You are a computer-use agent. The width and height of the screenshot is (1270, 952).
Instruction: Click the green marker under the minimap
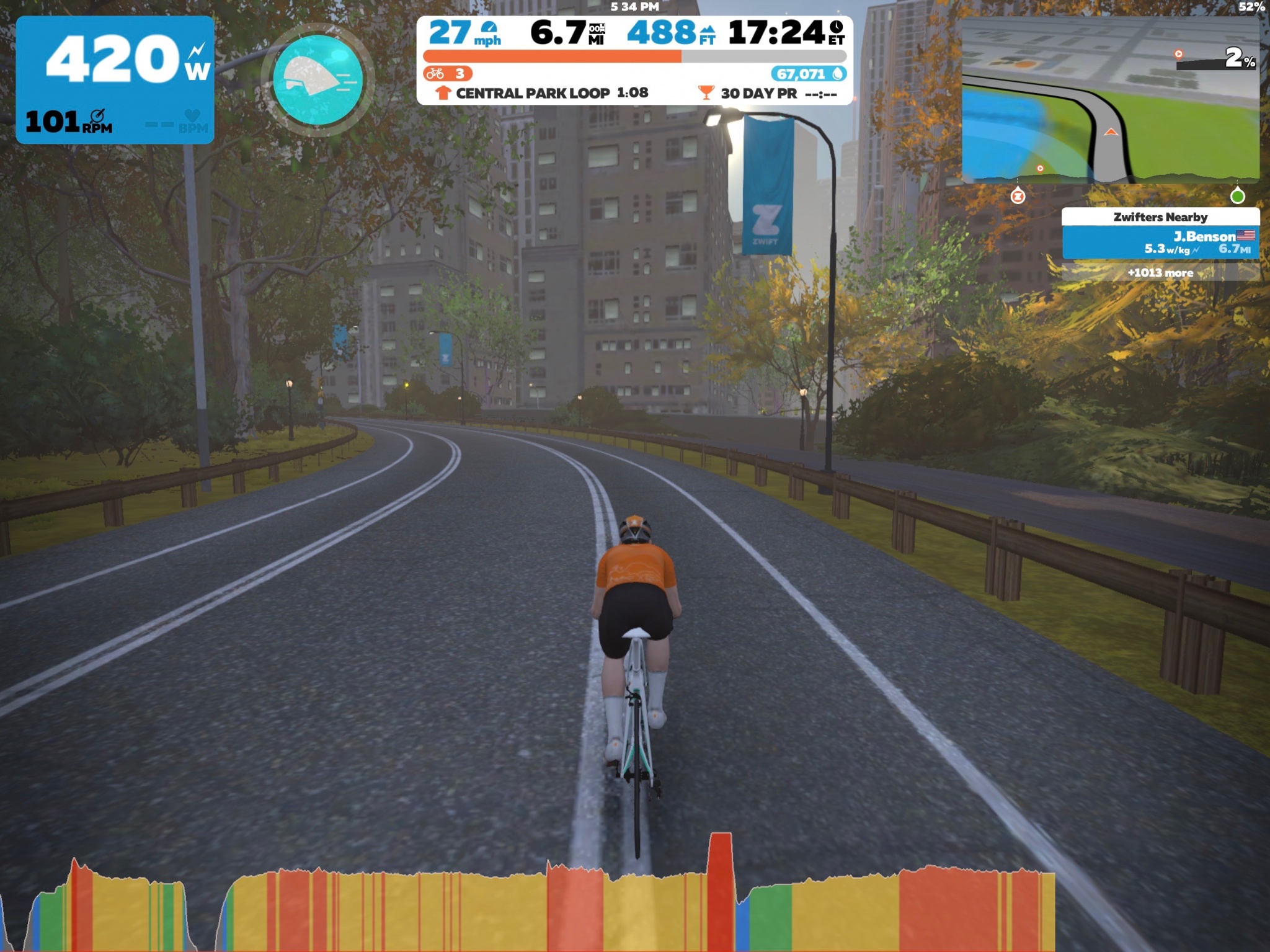[x=1237, y=197]
